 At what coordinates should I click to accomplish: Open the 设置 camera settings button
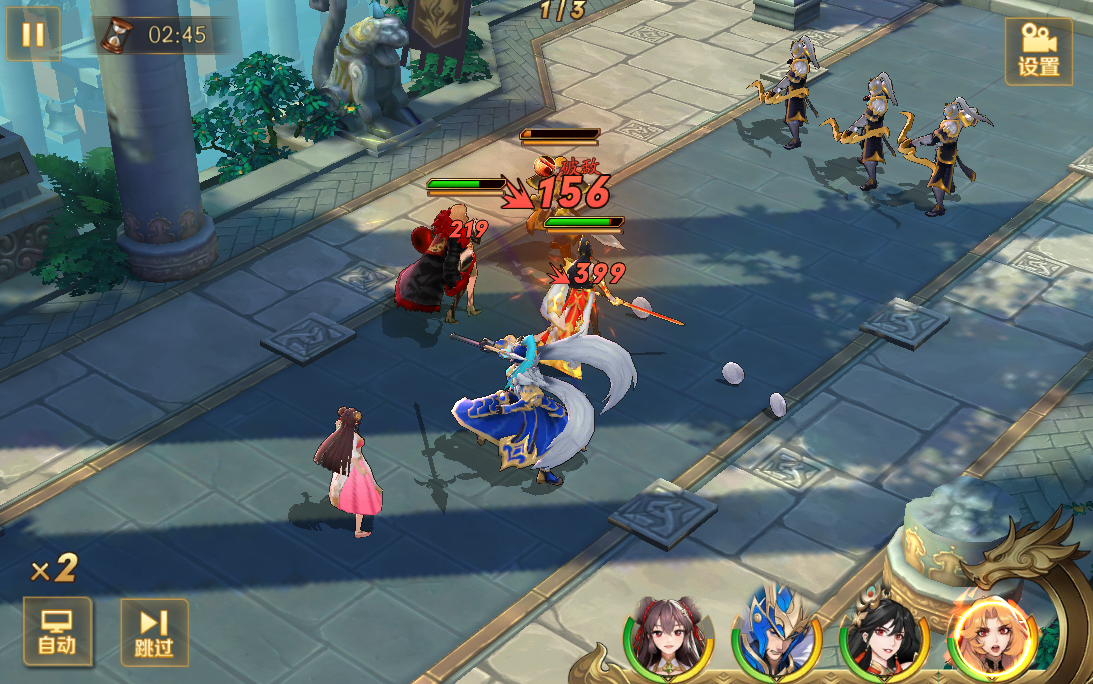click(x=1038, y=51)
